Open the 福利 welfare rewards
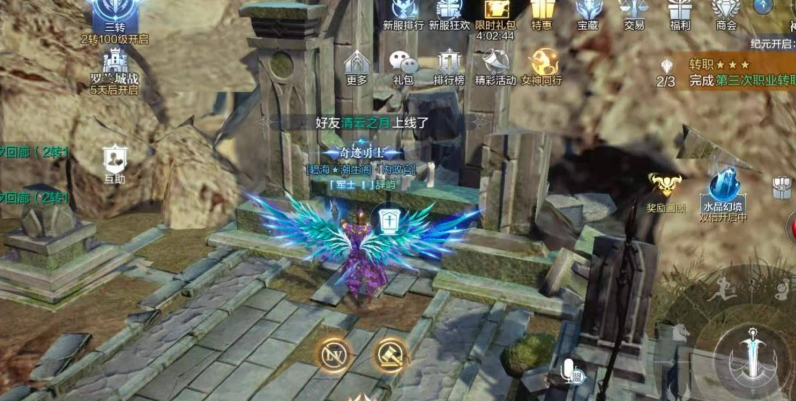The width and height of the screenshot is (796, 401). (681, 12)
